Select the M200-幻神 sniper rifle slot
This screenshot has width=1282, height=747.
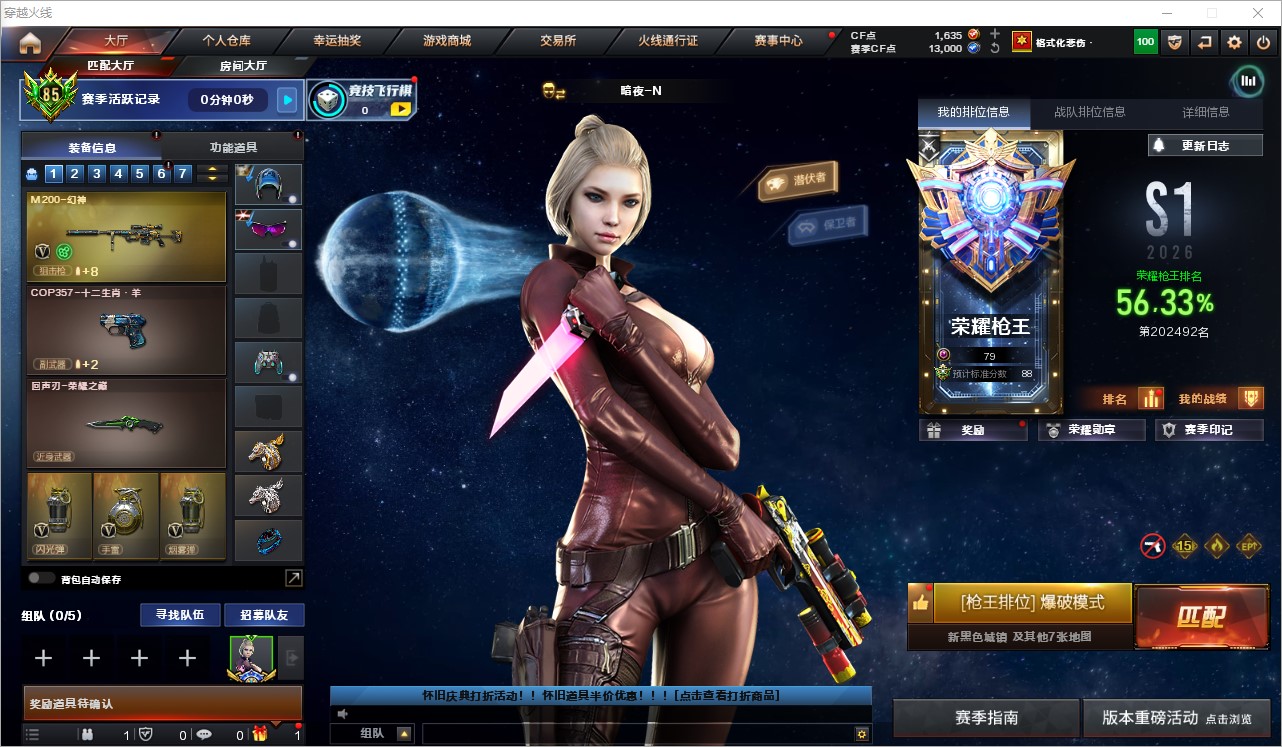point(126,237)
